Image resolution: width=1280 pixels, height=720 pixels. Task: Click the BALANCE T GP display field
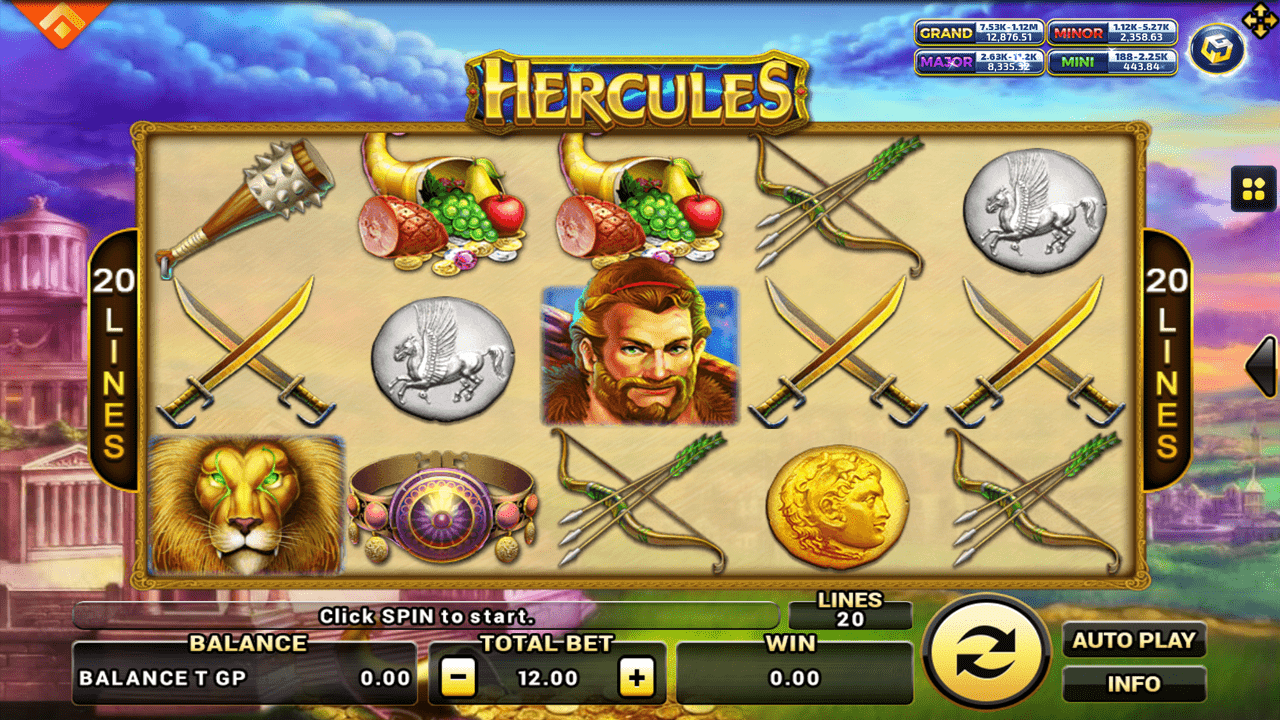(245, 677)
